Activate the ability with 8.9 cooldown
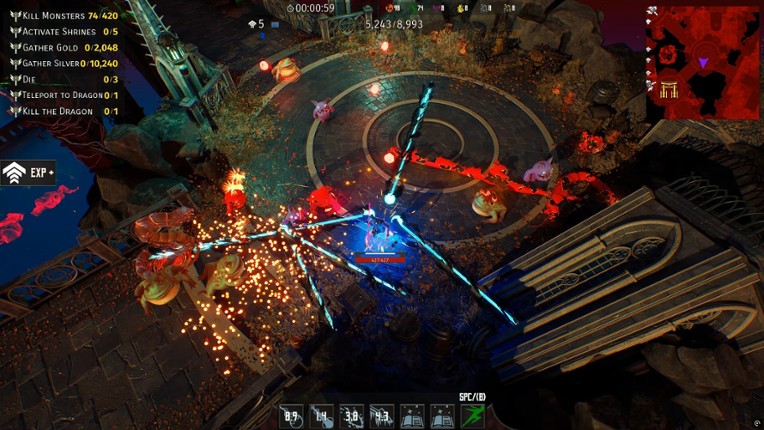Screen dimensions: 764x430 tap(292, 416)
